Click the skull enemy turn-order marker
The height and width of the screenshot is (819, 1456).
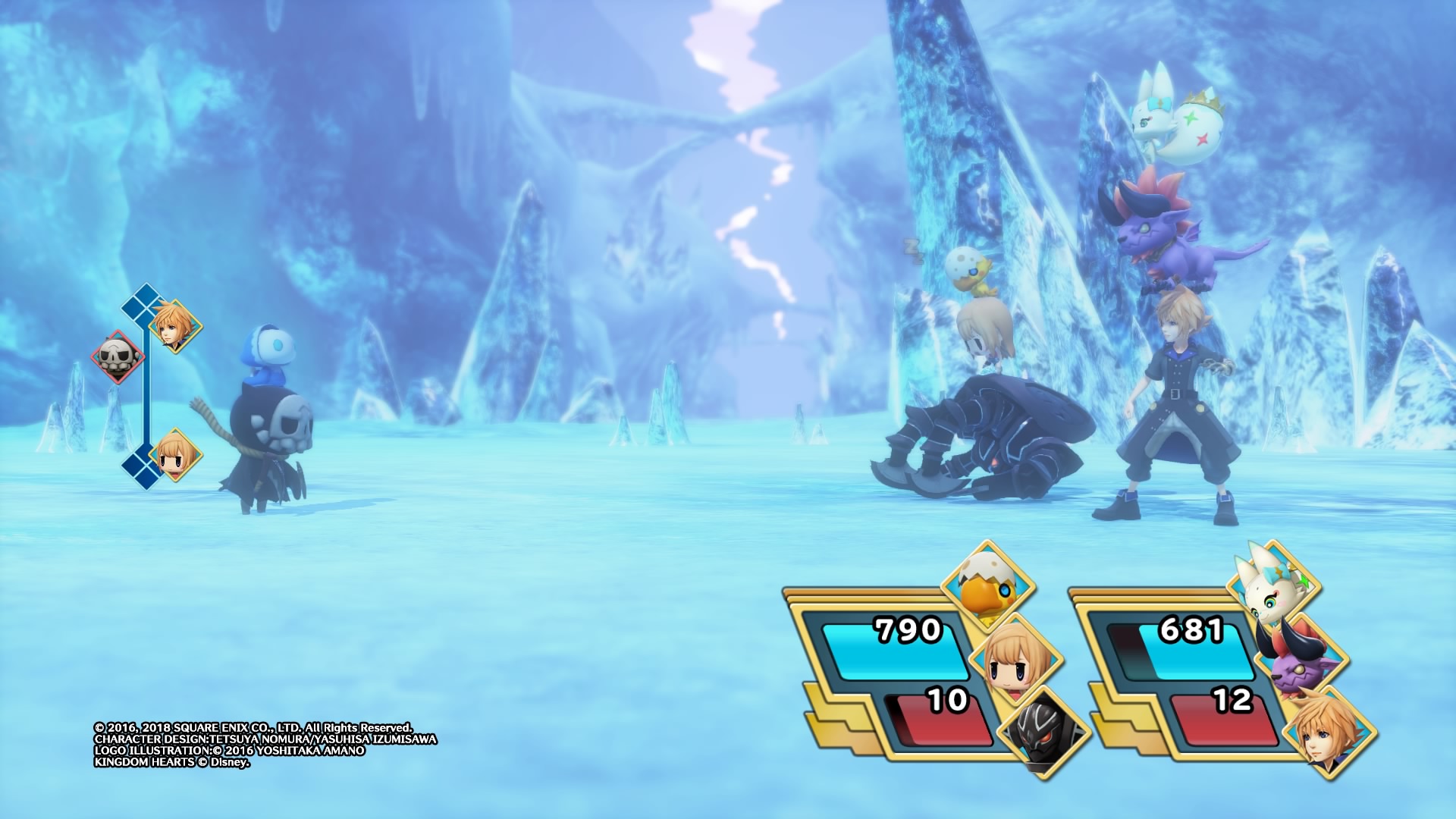click(x=118, y=356)
